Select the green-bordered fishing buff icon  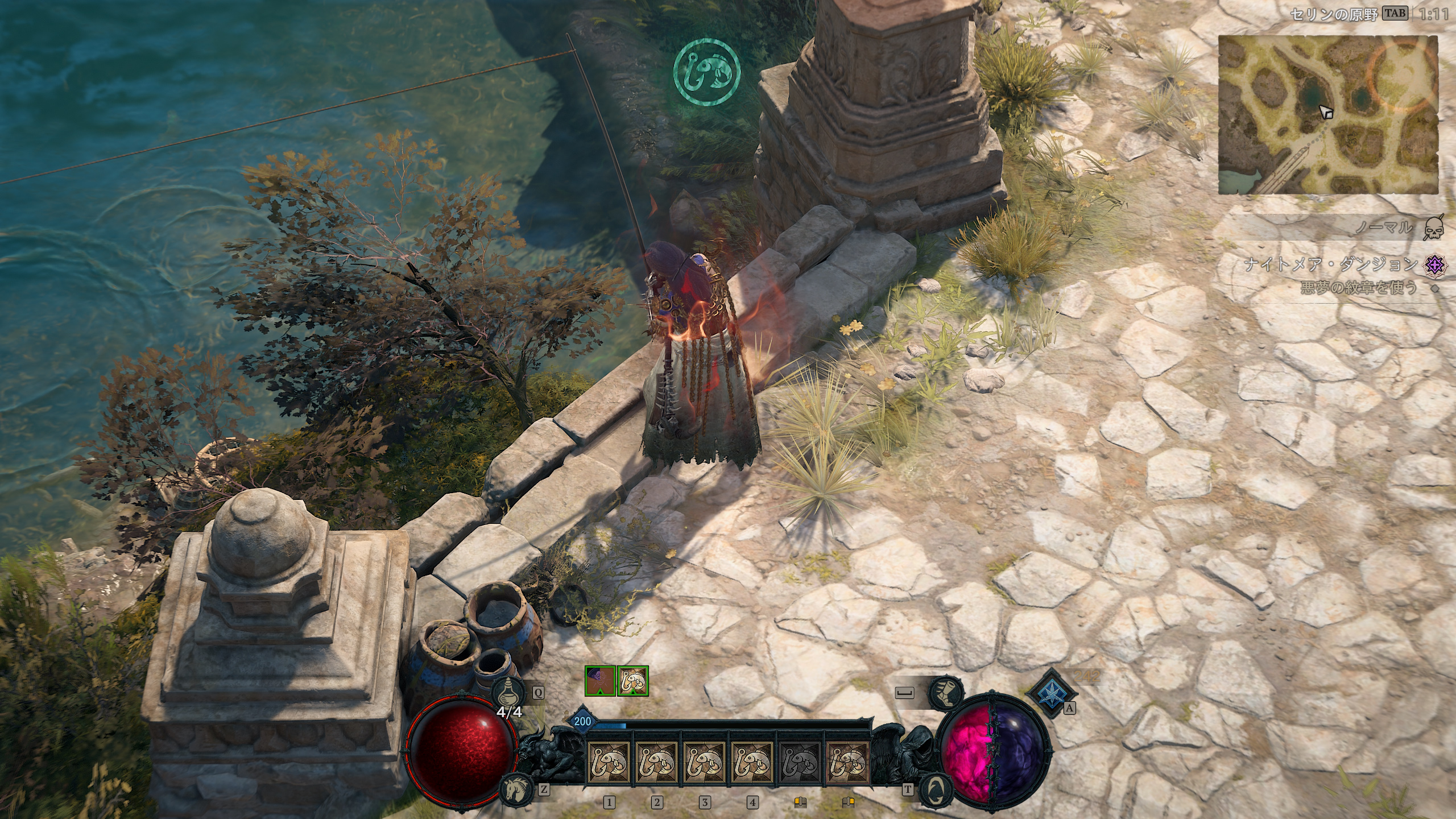coord(633,681)
